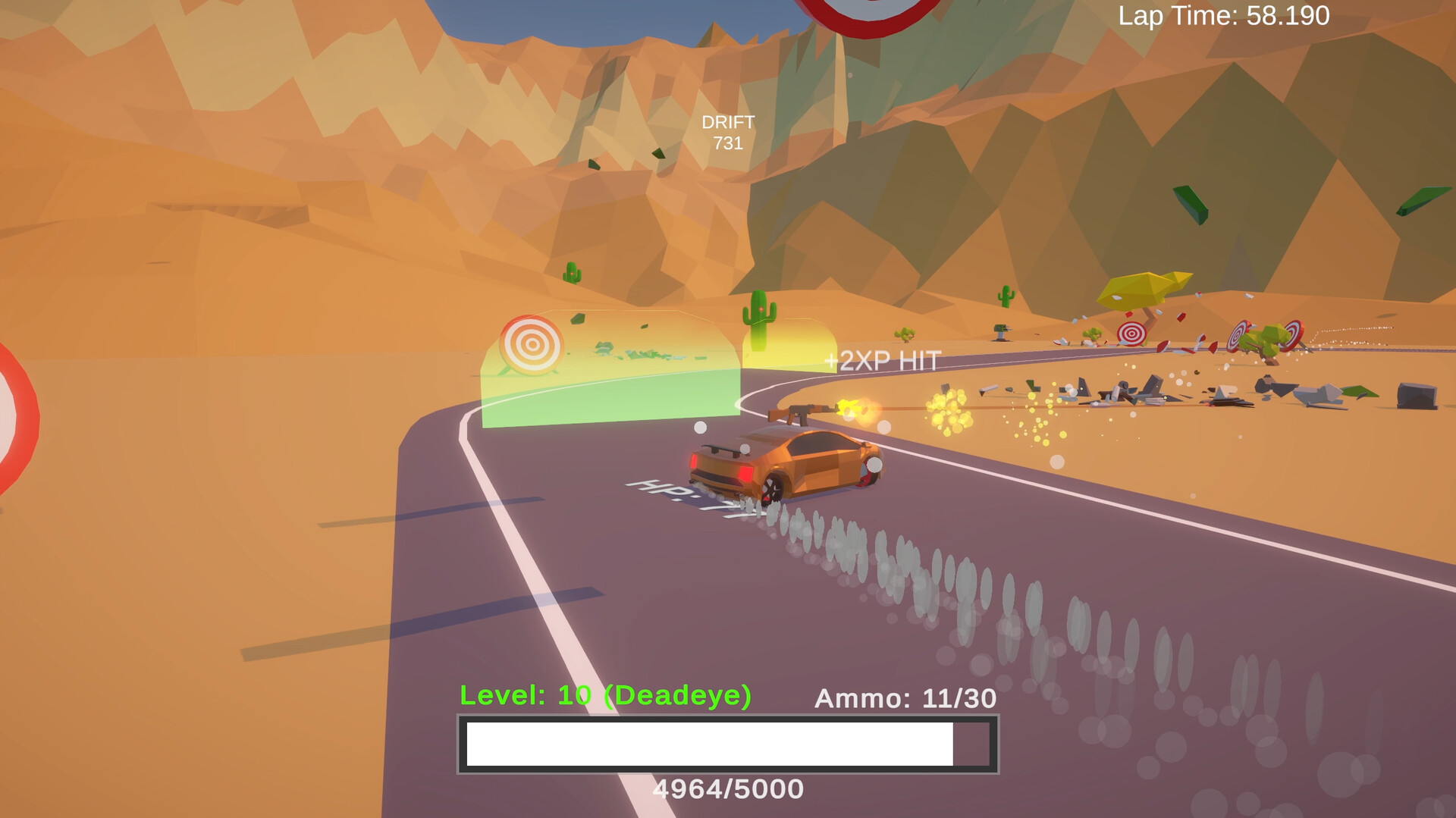Click the DRIFT 731 score indicator
1456x818 pixels.
[729, 130]
